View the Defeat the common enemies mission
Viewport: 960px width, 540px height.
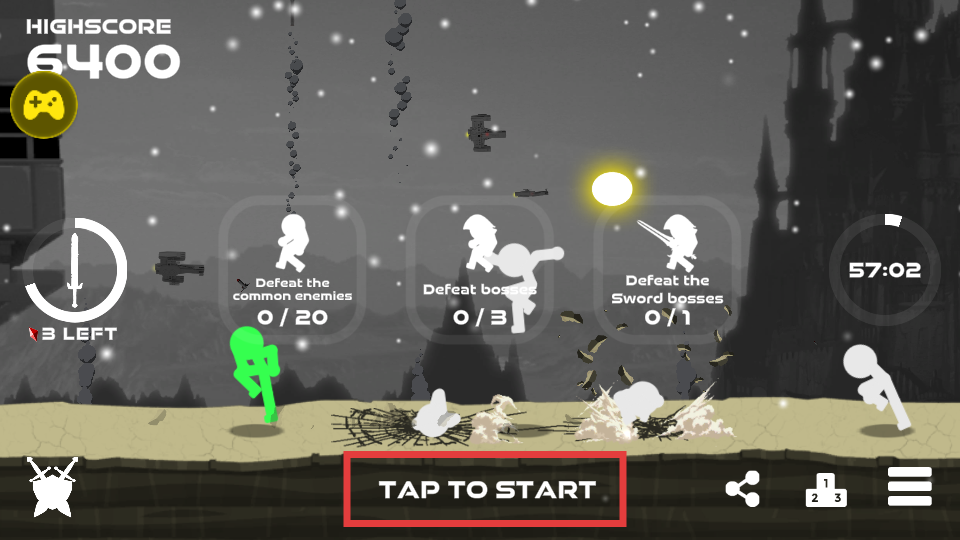pos(292,270)
